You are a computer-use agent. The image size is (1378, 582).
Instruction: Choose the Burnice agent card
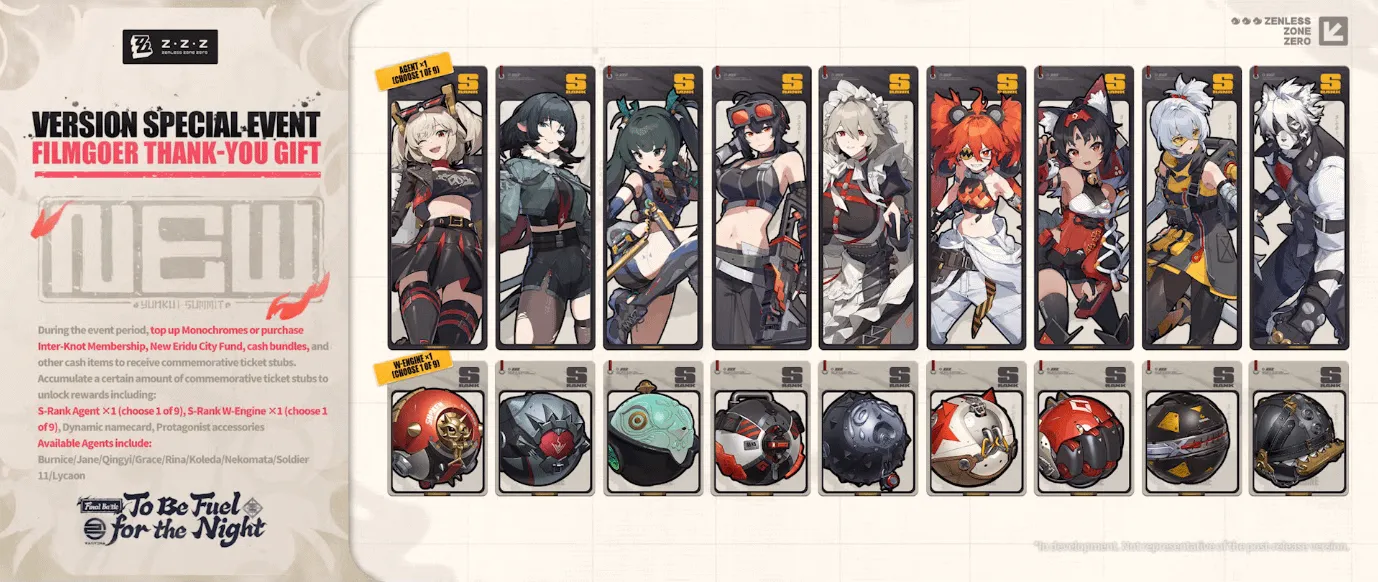point(437,208)
